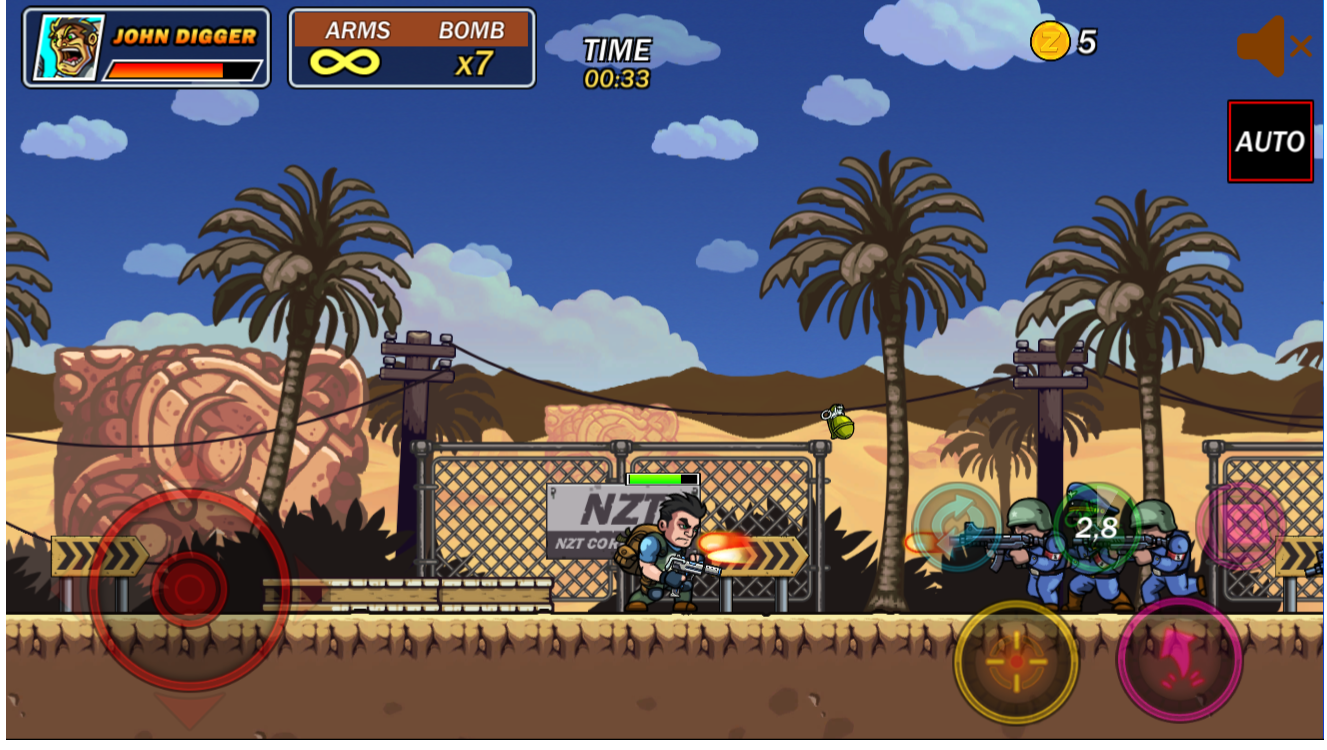Tap the green health bar above the player

tap(662, 480)
